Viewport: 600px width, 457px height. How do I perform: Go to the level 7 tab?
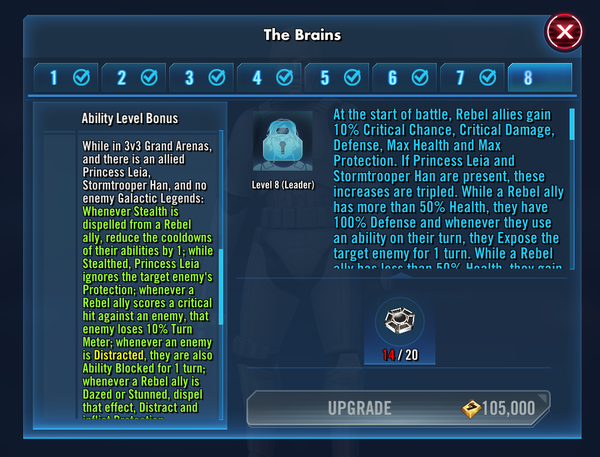472,77
